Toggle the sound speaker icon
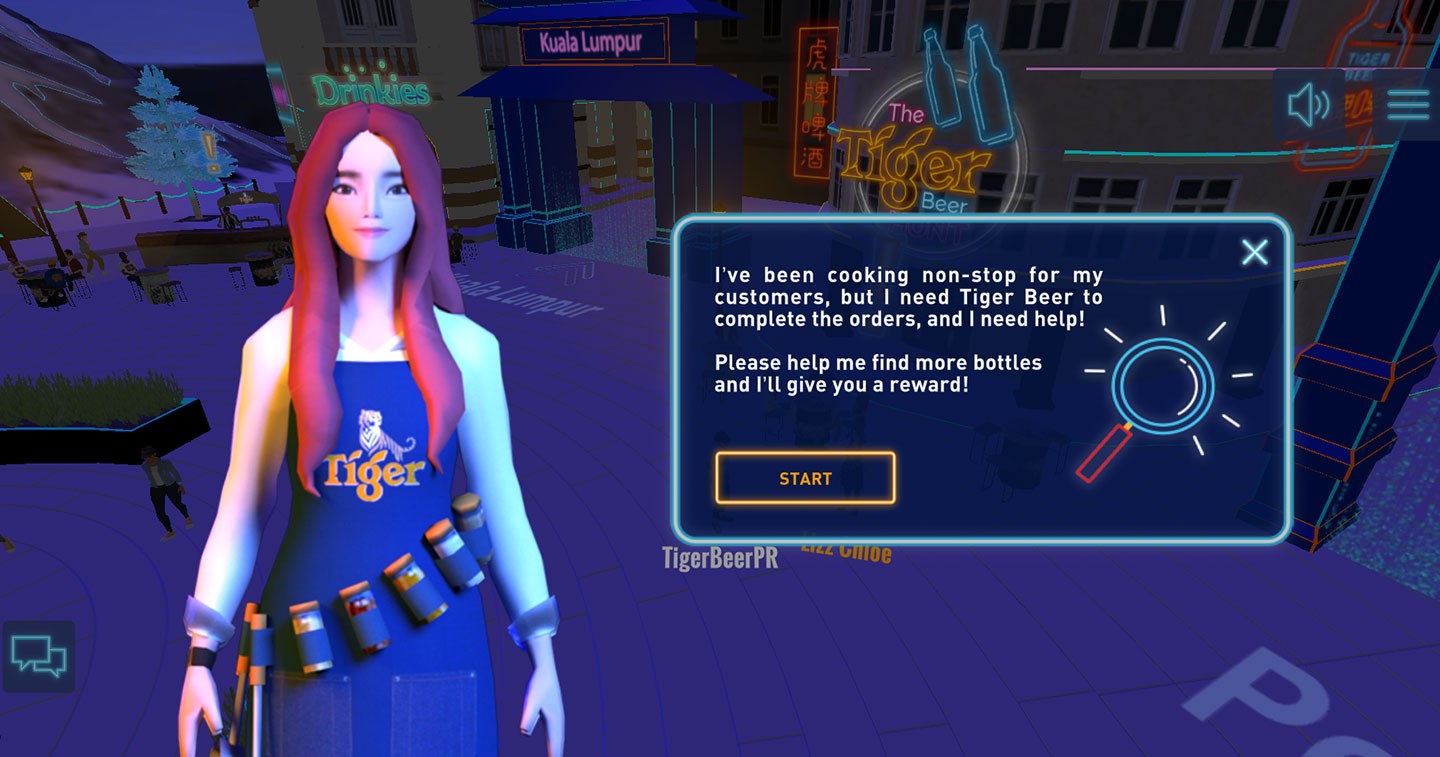This screenshot has width=1440, height=757. pyautogui.click(x=1309, y=105)
